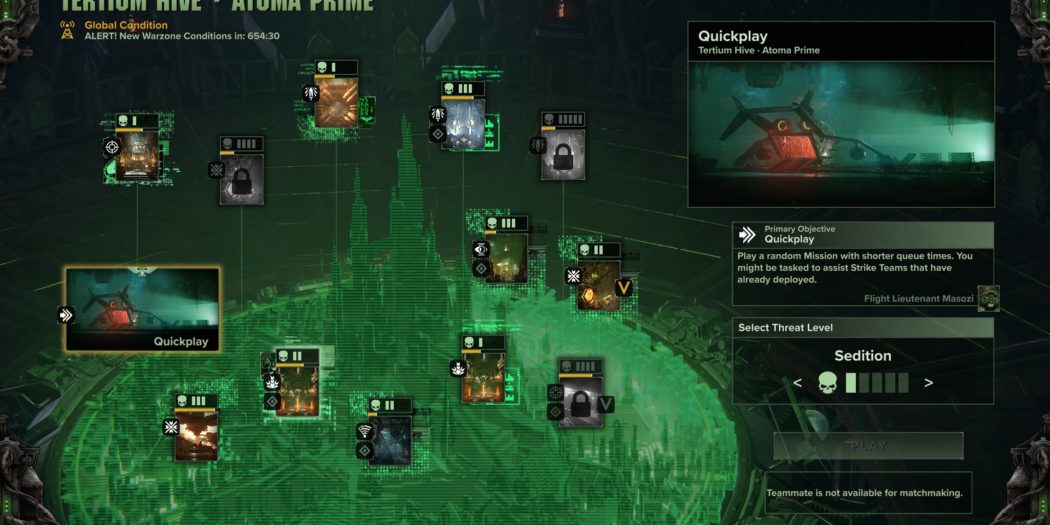
Task: Click Flight Lieutenant Masozi's portrait
Action: 987,298
